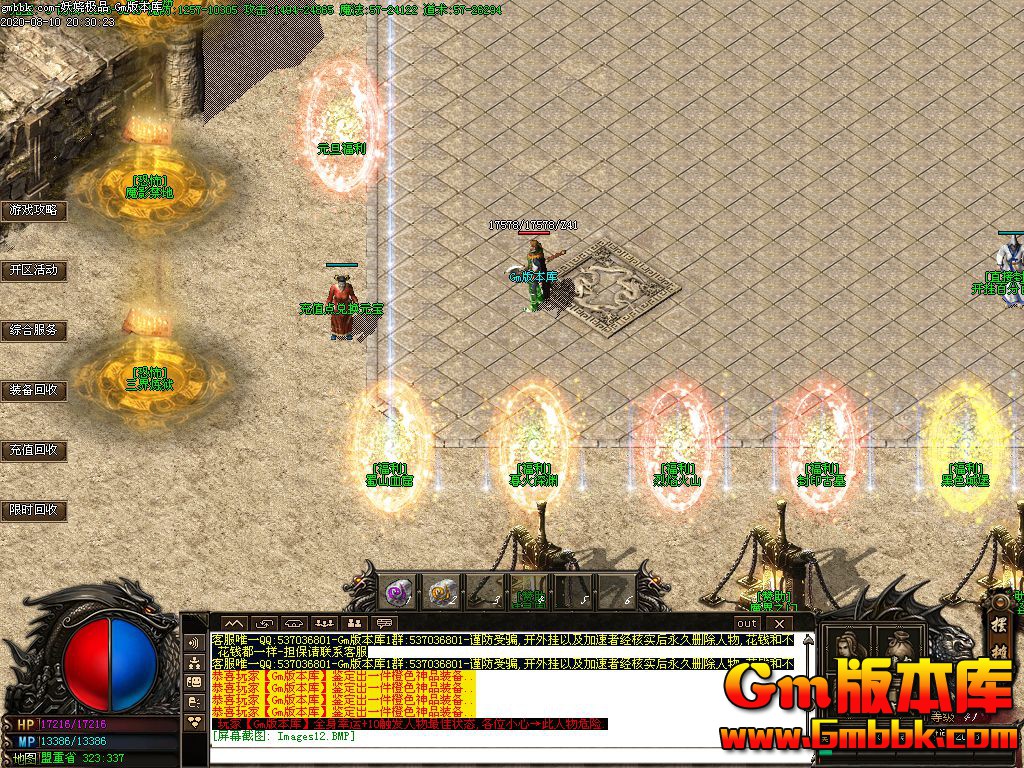Select the 综合服务 general services button
This screenshot has width=1024, height=768.
point(33,330)
